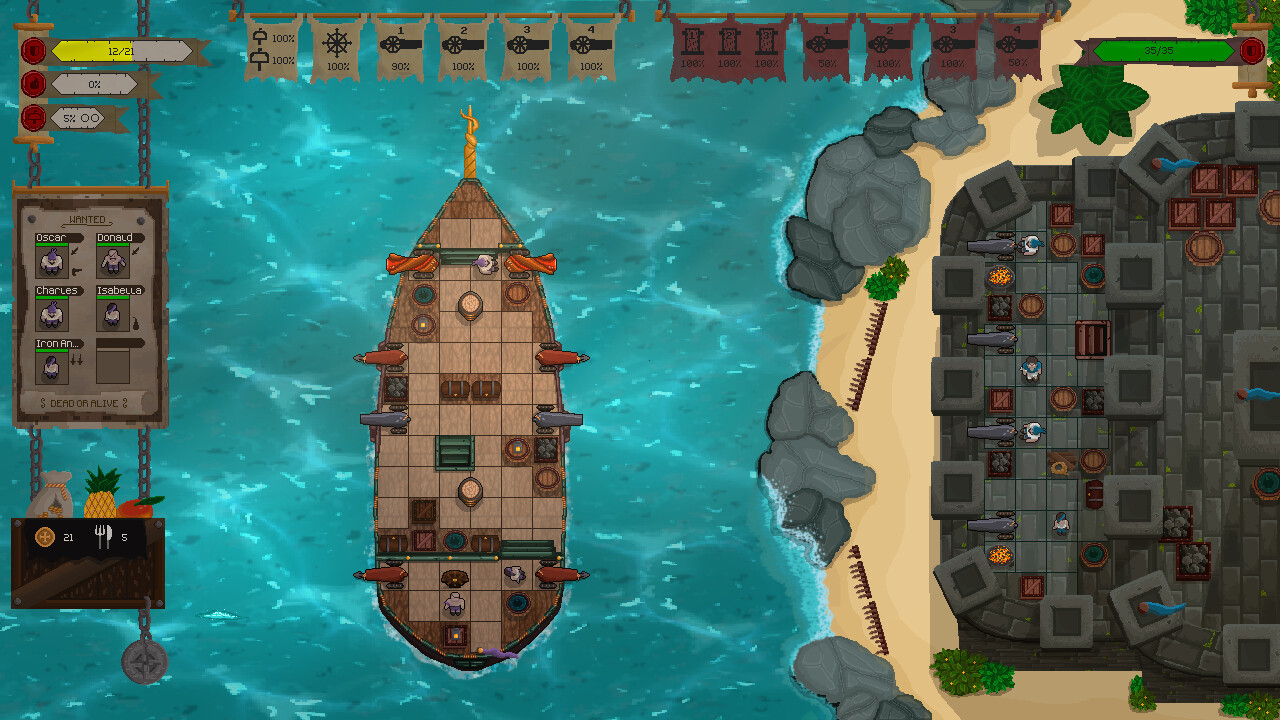Click the Iron An... wanted entry
Viewport: 1280px width, 720px height.
(50, 366)
